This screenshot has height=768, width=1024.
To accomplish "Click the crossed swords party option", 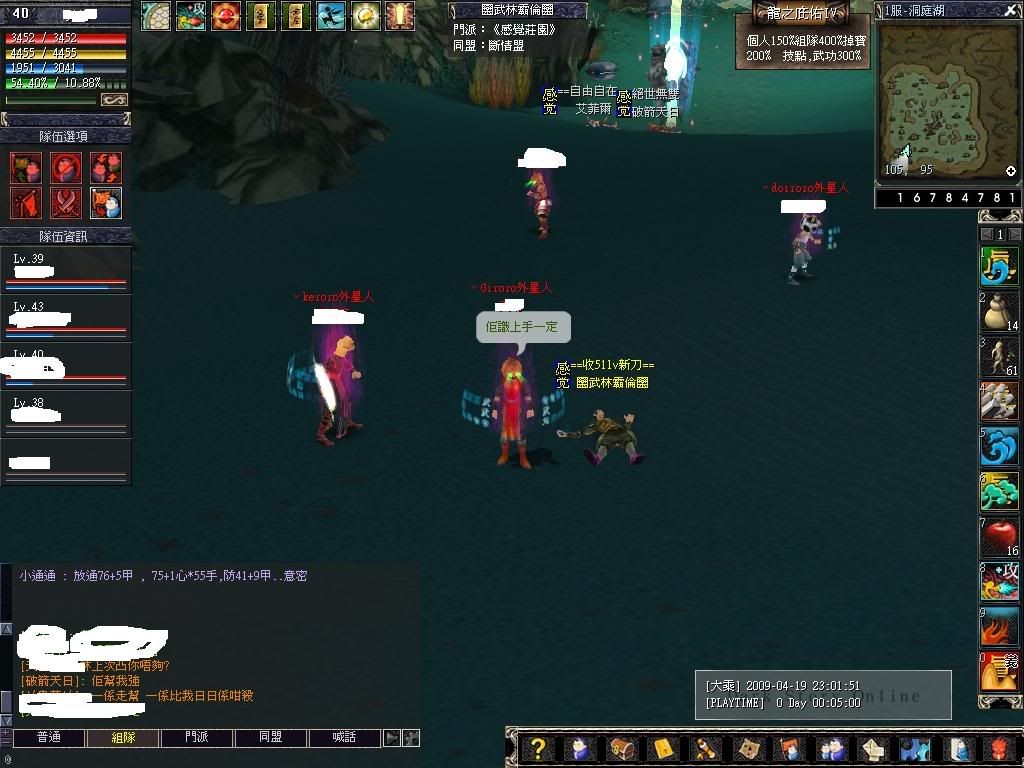I will click(66, 203).
